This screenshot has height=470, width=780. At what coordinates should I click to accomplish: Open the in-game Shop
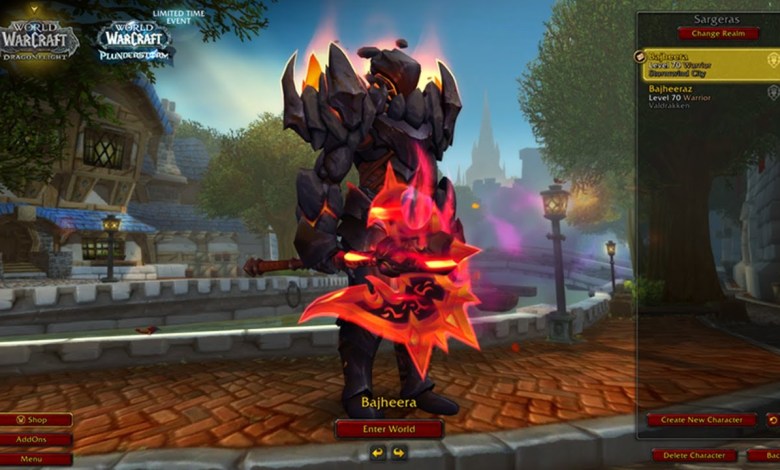coord(36,420)
